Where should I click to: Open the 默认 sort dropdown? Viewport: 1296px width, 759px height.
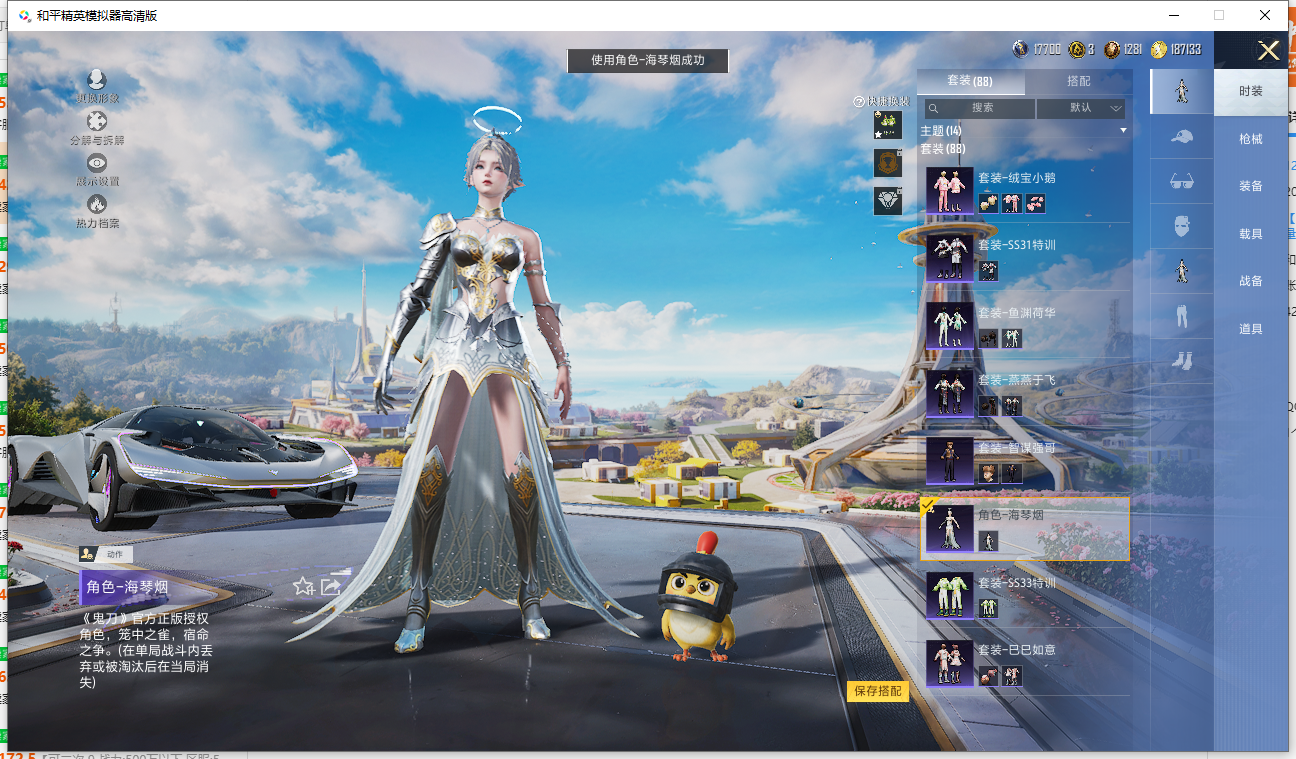(1081, 108)
